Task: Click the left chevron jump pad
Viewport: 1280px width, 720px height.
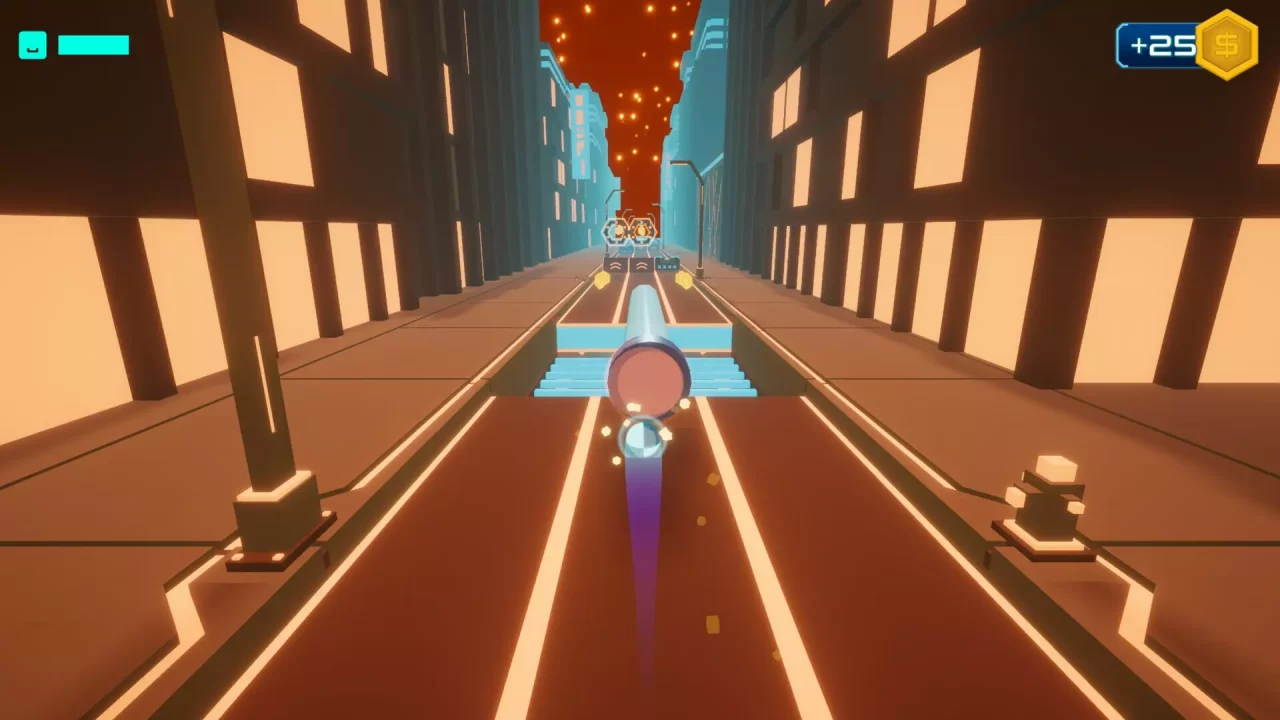Action: [618, 266]
